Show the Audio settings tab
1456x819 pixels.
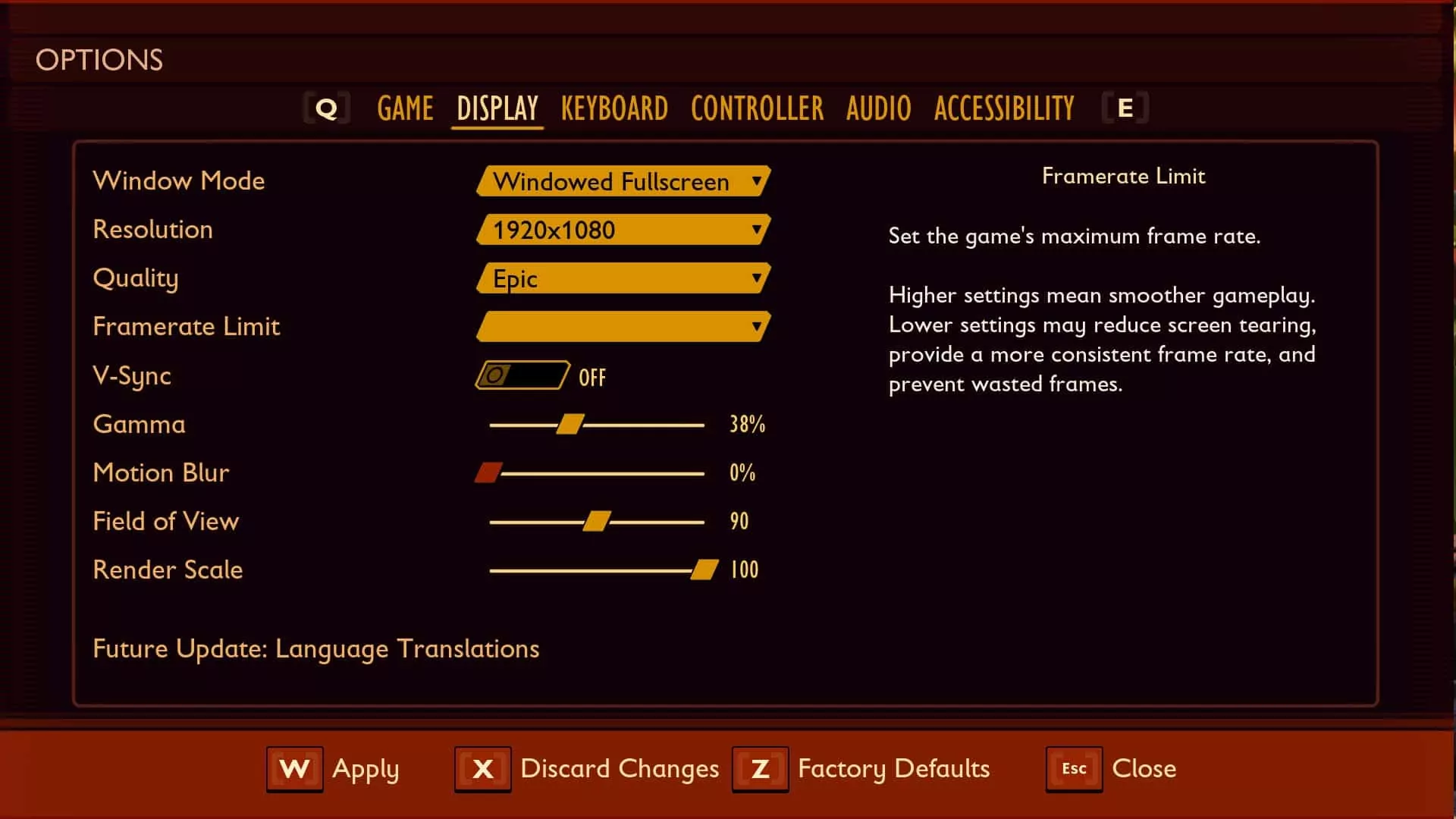(879, 108)
